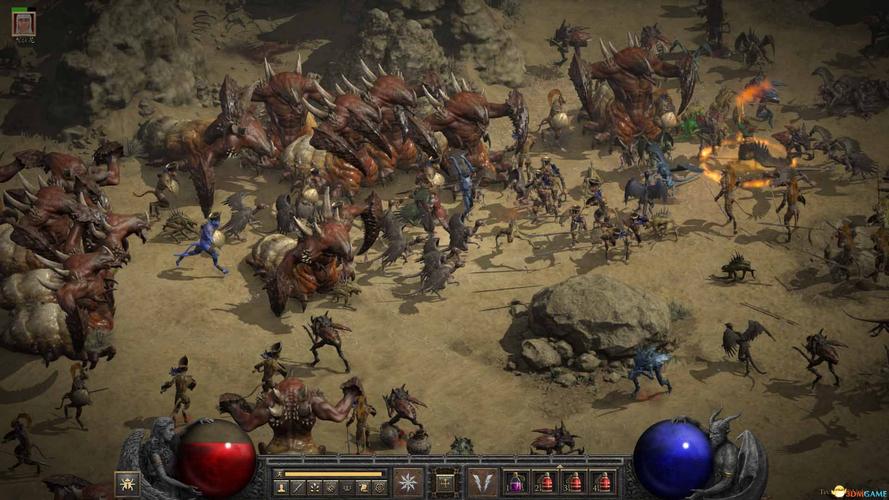889x500 pixels.
Task: Use the purple rejuvenation potion in belt
Action: (516, 482)
